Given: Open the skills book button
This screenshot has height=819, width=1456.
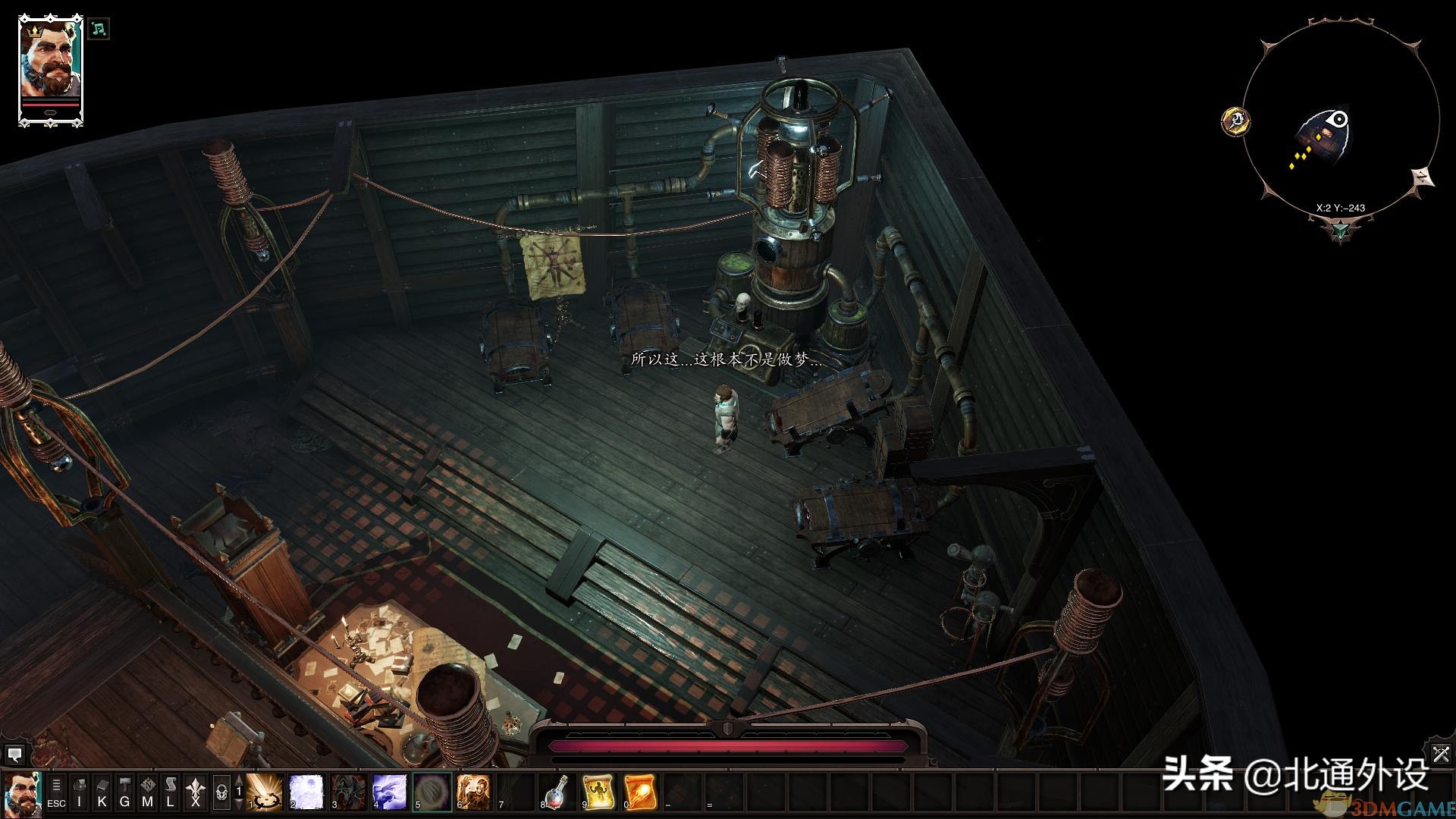Looking at the screenshot, I should coord(102,792).
